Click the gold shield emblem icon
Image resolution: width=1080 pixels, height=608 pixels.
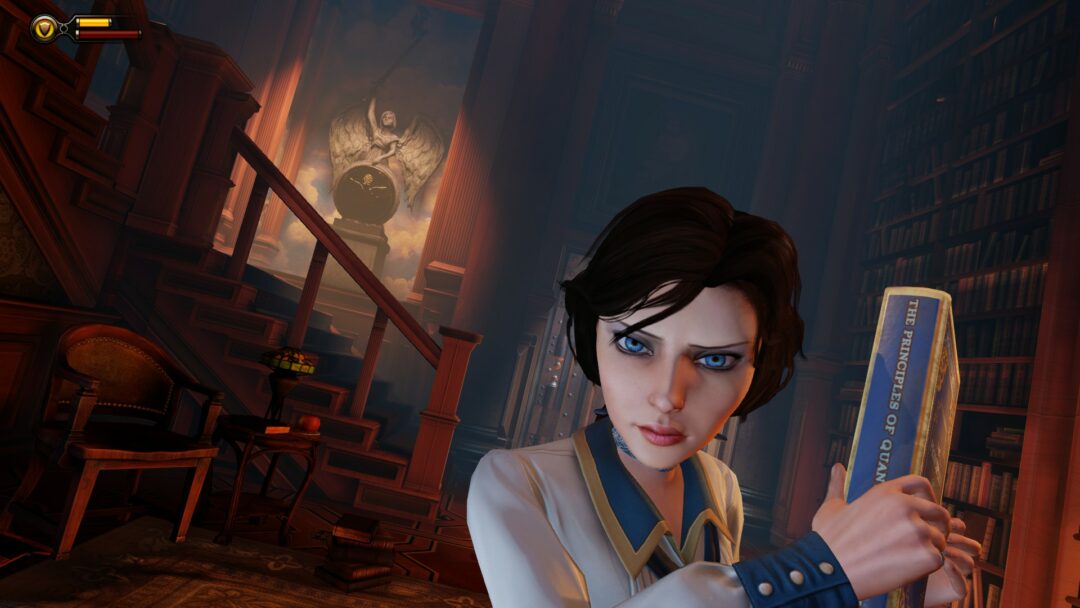[44, 28]
